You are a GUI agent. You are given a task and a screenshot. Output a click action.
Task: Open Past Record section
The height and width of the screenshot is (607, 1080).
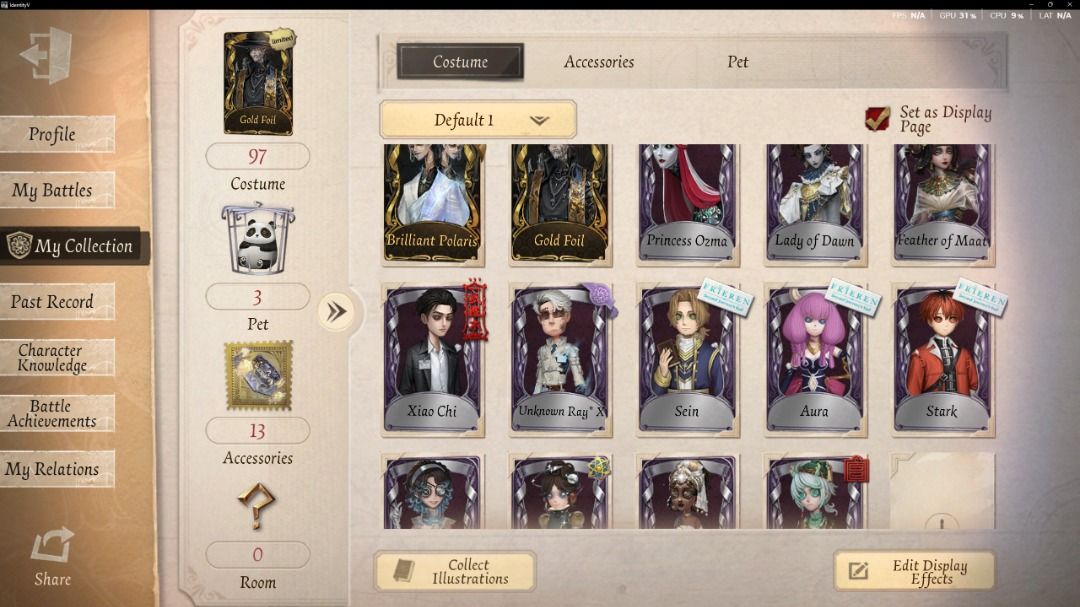point(57,301)
